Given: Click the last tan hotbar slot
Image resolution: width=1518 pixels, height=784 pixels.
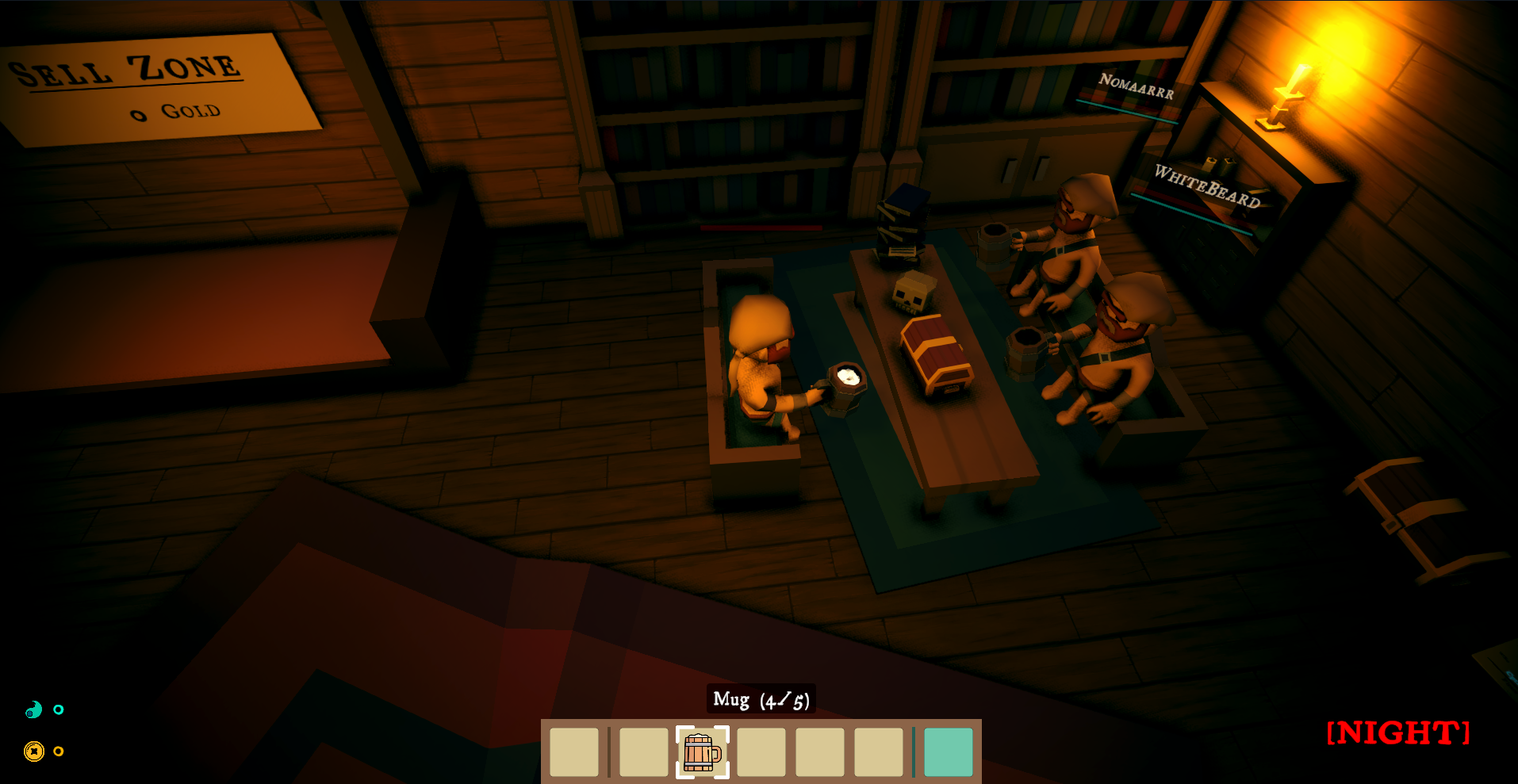Looking at the screenshot, I should coord(879,751).
